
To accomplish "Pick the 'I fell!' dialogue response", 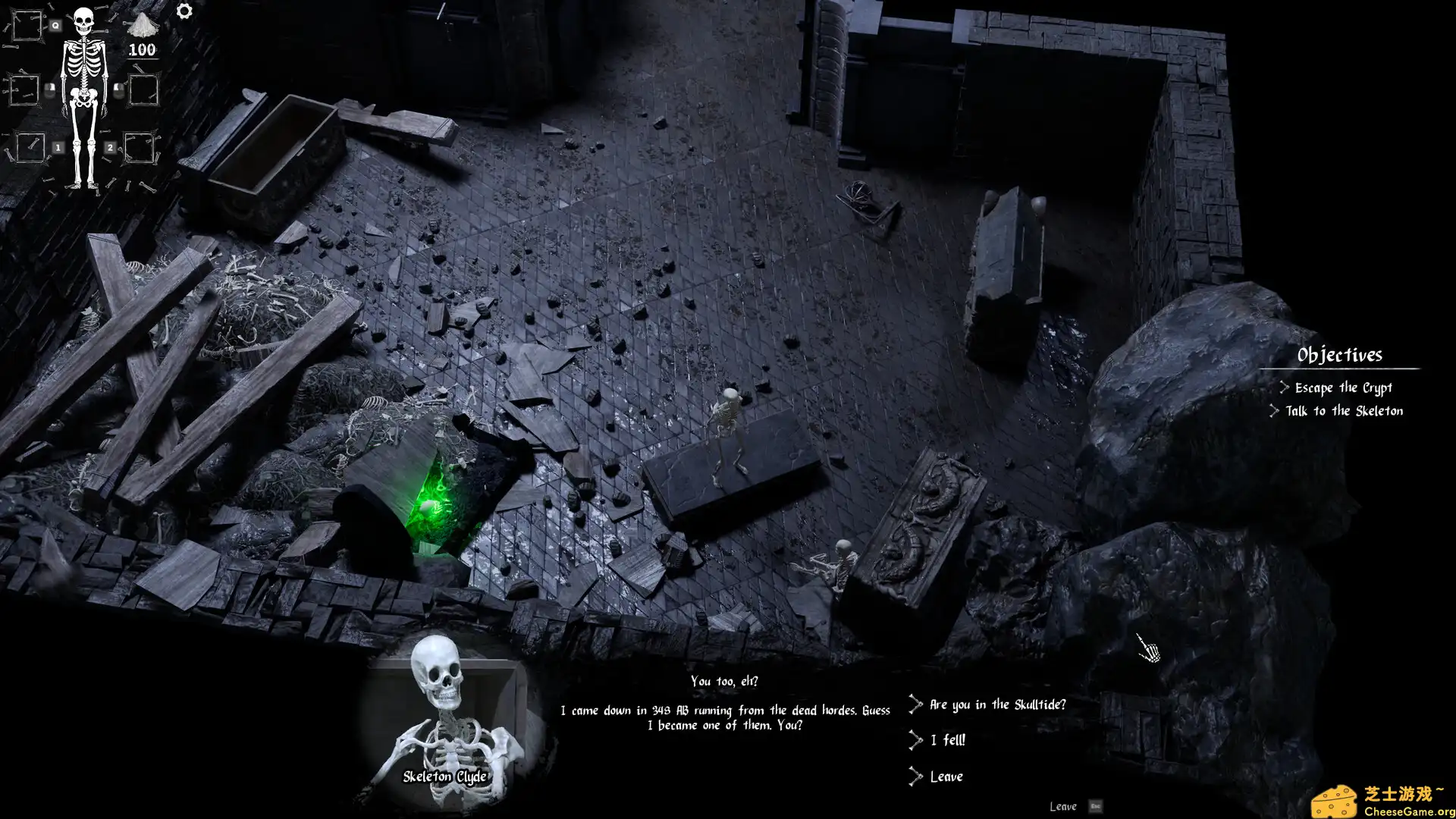I will [x=946, y=740].
